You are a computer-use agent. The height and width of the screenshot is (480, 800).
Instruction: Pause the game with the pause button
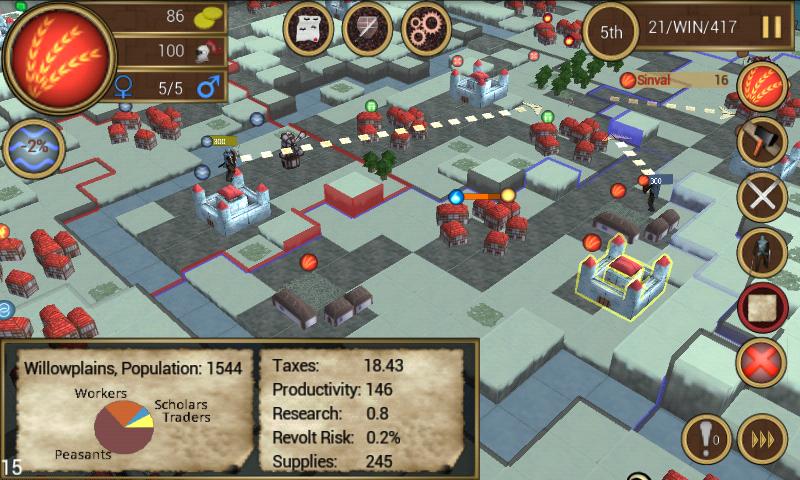click(x=771, y=28)
